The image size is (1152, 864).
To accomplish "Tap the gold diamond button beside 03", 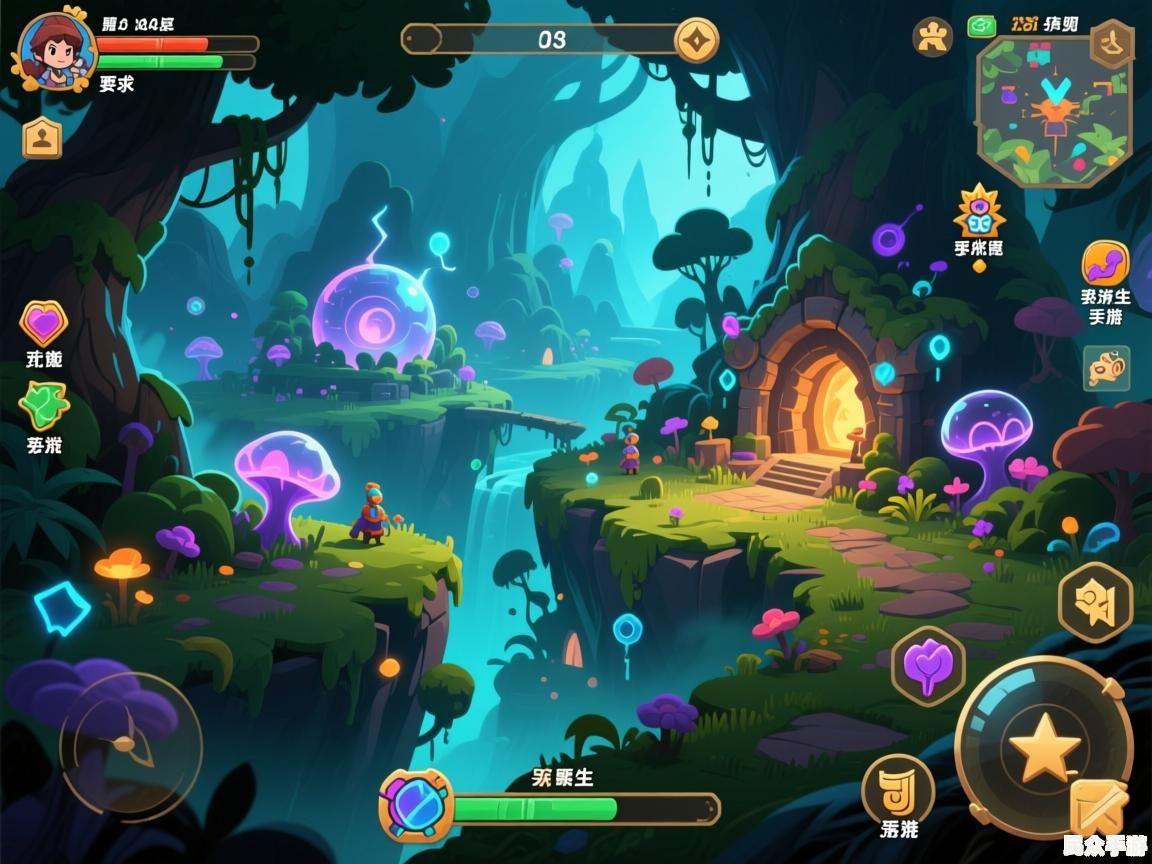I will (x=696, y=40).
